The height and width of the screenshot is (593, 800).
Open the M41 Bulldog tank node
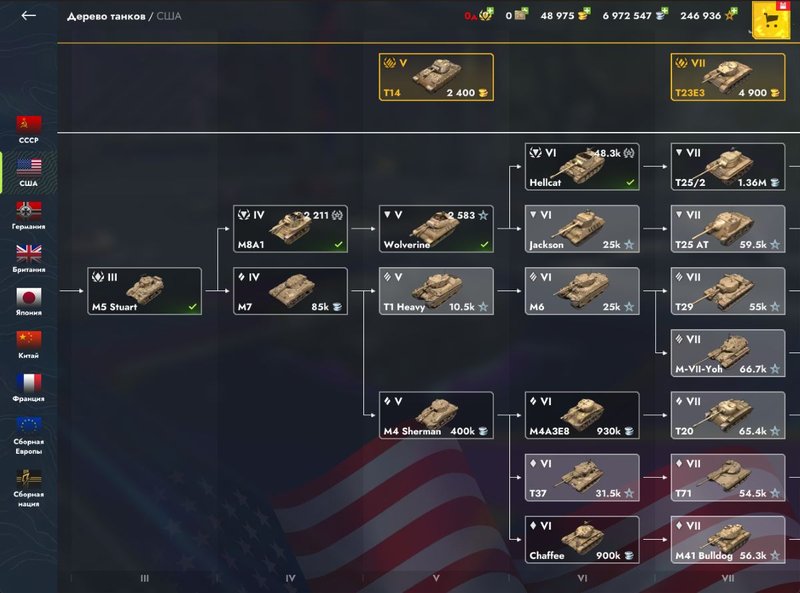[x=727, y=539]
